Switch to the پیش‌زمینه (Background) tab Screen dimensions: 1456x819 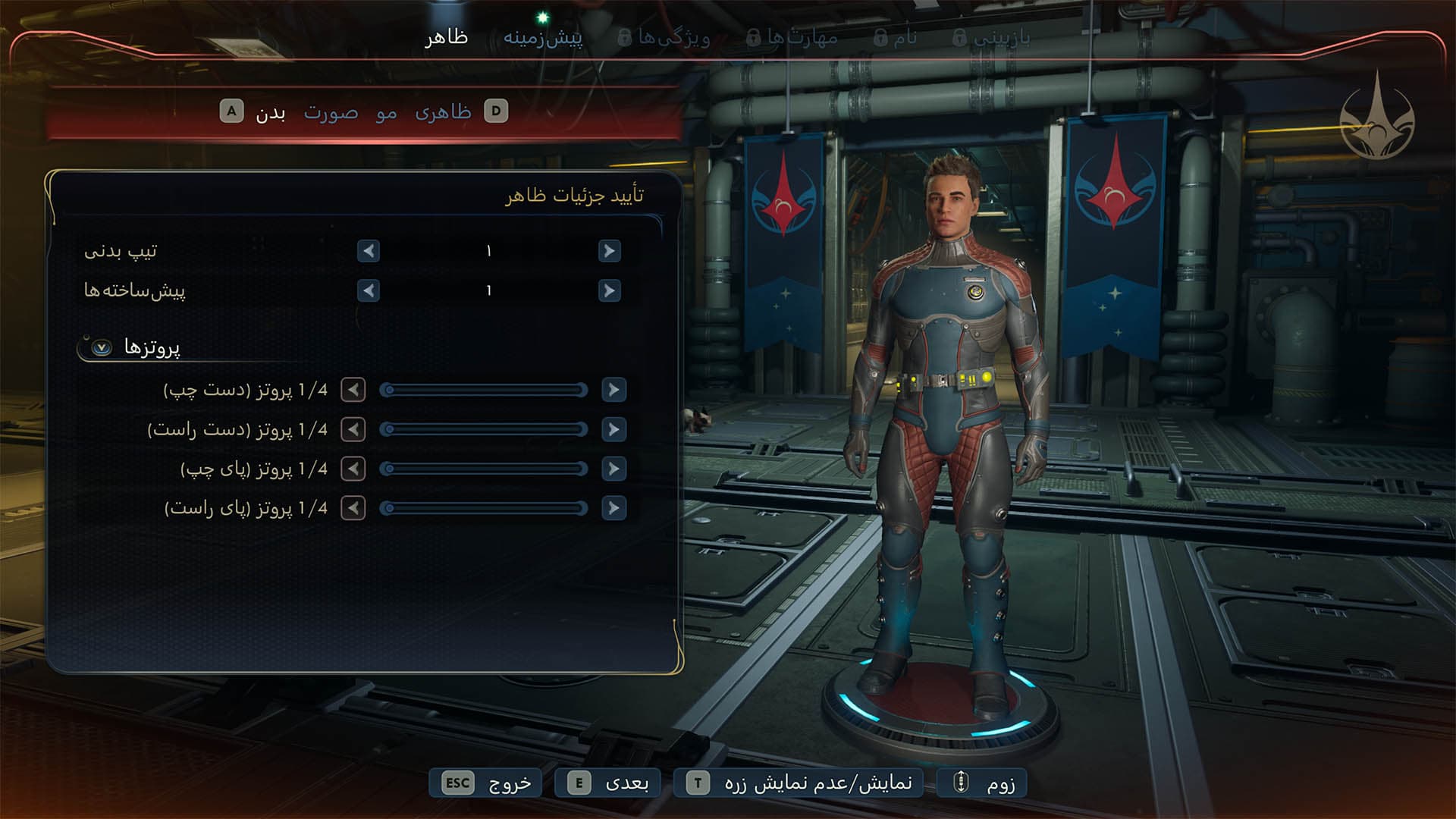(x=543, y=37)
